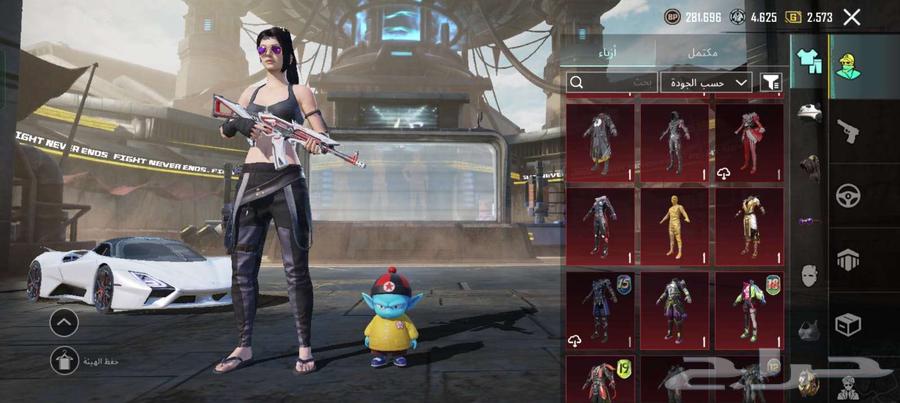Click the save outfit hanger button

pos(64,361)
